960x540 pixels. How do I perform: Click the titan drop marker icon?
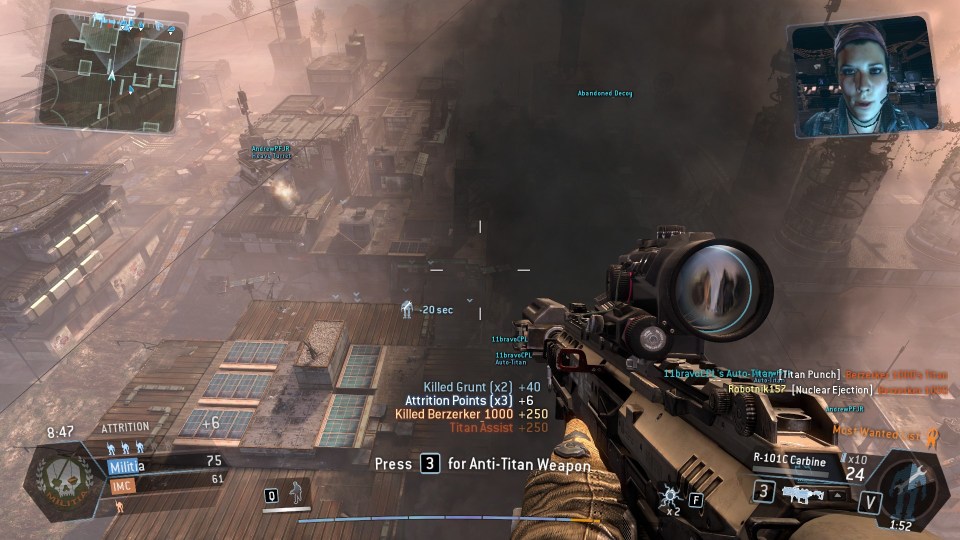(407, 308)
